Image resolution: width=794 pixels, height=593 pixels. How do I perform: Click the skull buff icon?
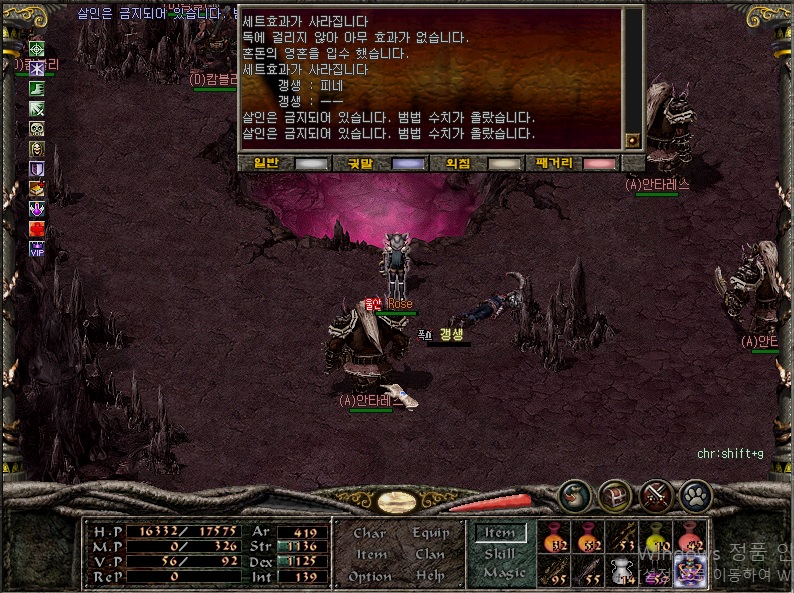coord(37,129)
